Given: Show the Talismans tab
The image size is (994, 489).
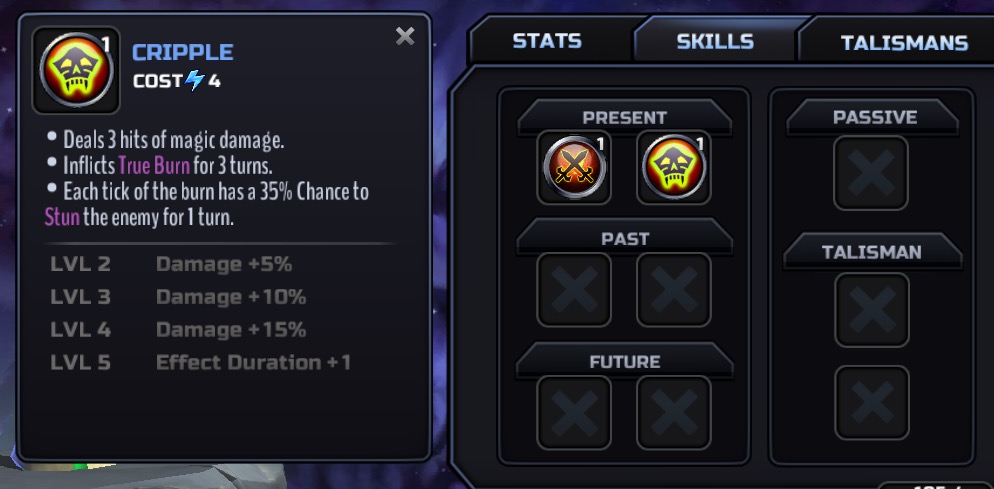Looking at the screenshot, I should [903, 43].
